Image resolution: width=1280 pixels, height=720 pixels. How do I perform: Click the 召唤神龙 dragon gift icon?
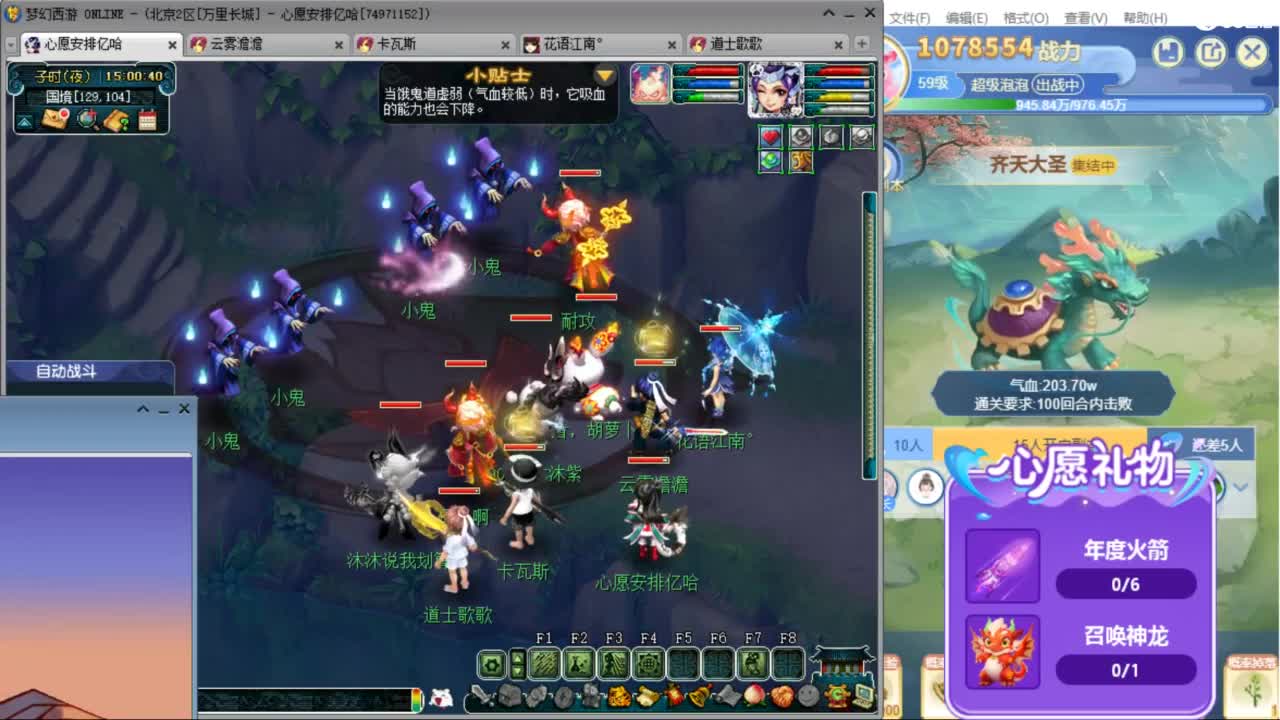[x=1002, y=651]
